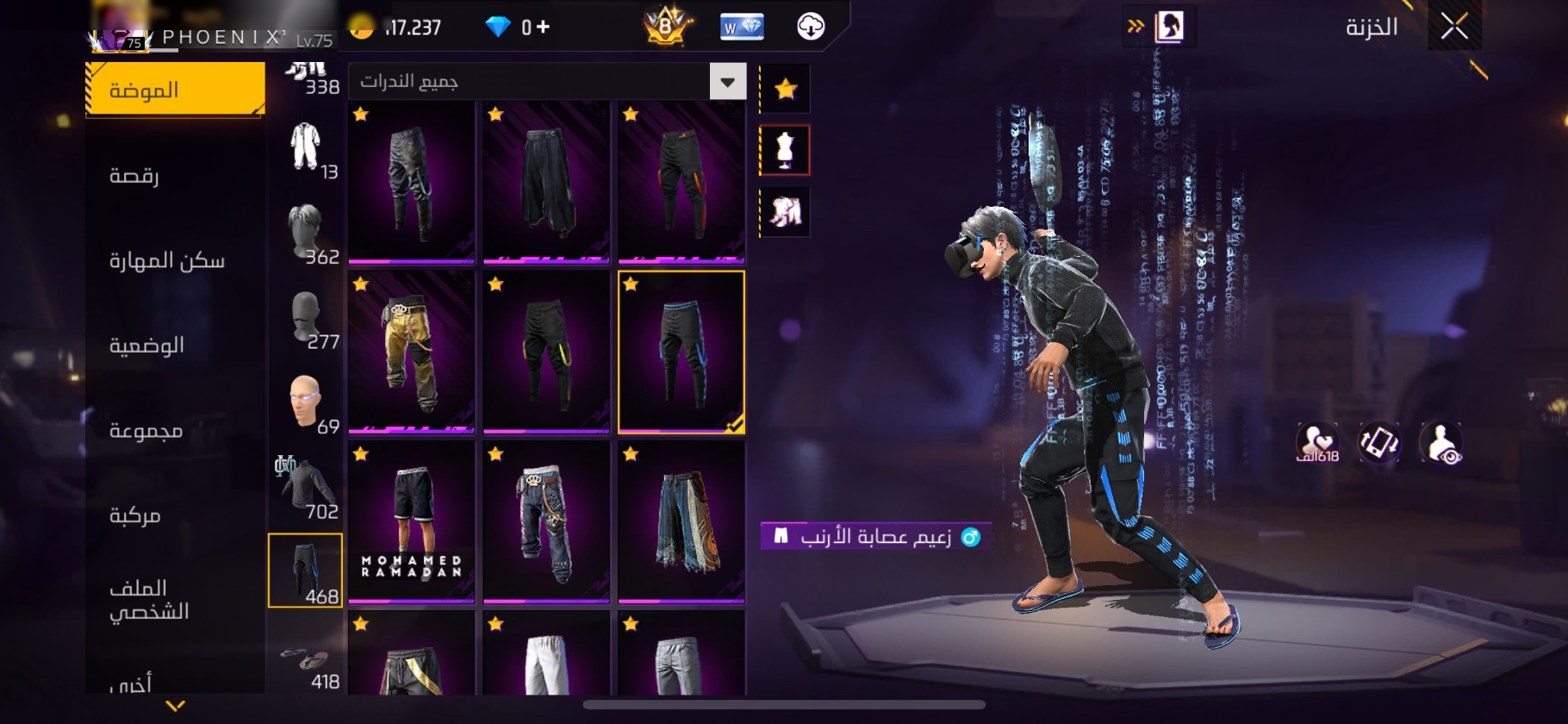
Task: Open the all rarities dropdown
Action: [727, 82]
